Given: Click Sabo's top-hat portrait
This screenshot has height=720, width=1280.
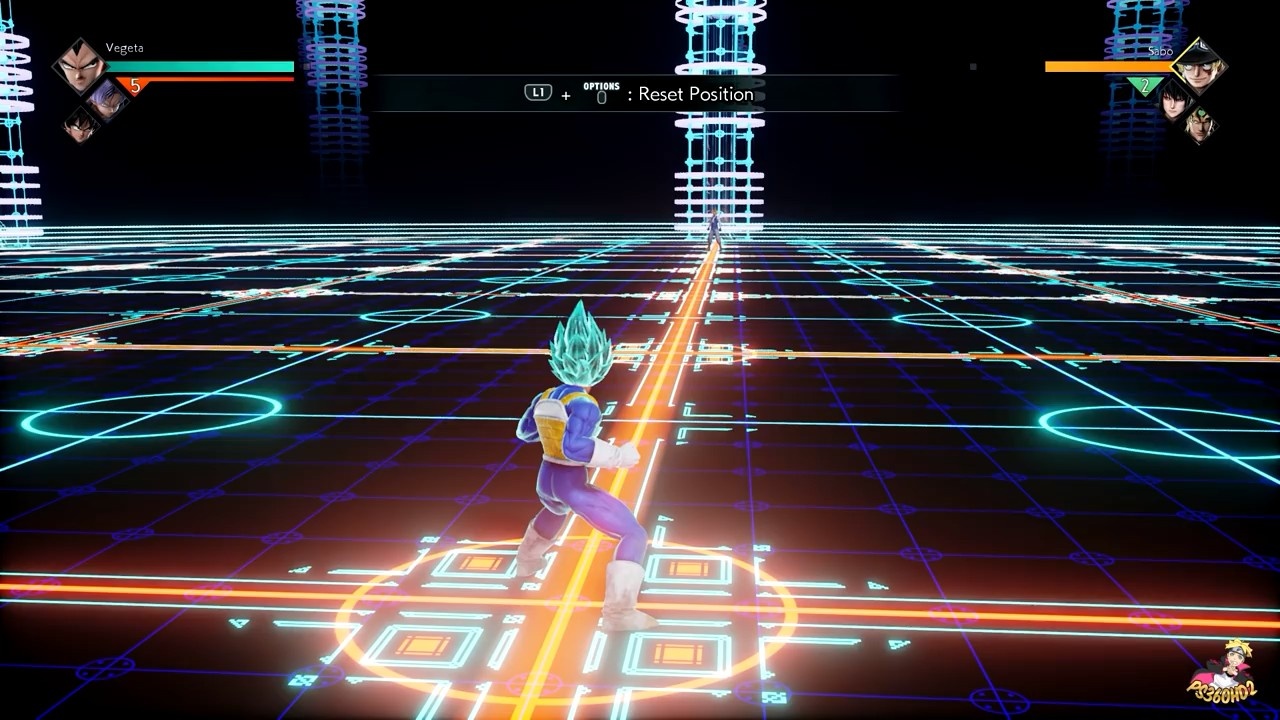Looking at the screenshot, I should [1199, 66].
